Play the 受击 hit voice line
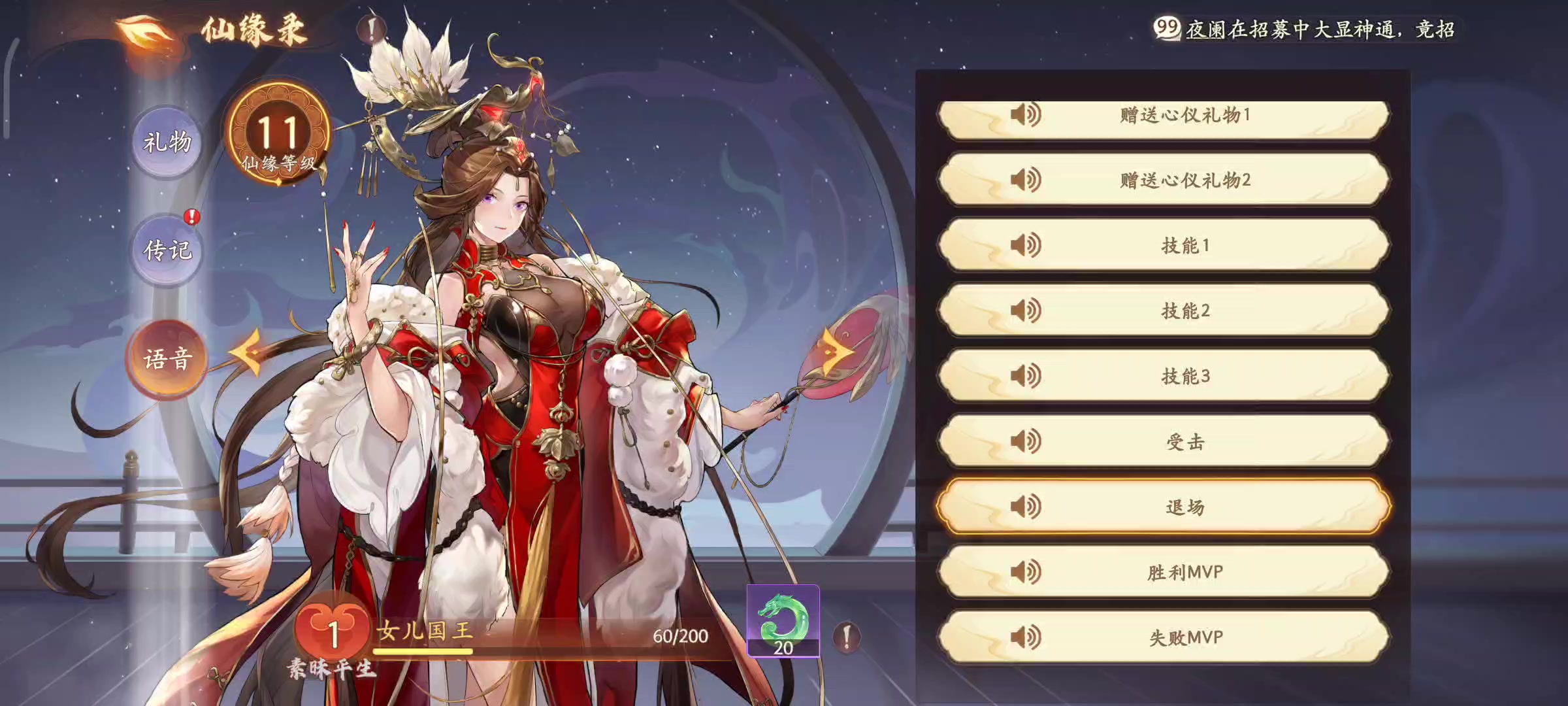 1164,442
